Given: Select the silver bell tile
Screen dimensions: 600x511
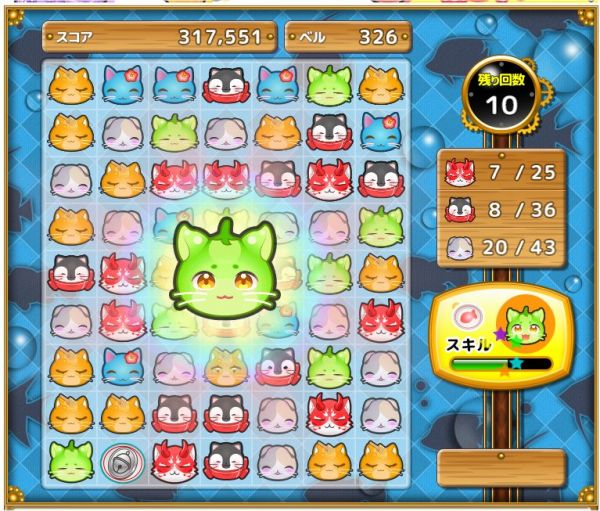Looking at the screenshot, I should (x=122, y=461).
